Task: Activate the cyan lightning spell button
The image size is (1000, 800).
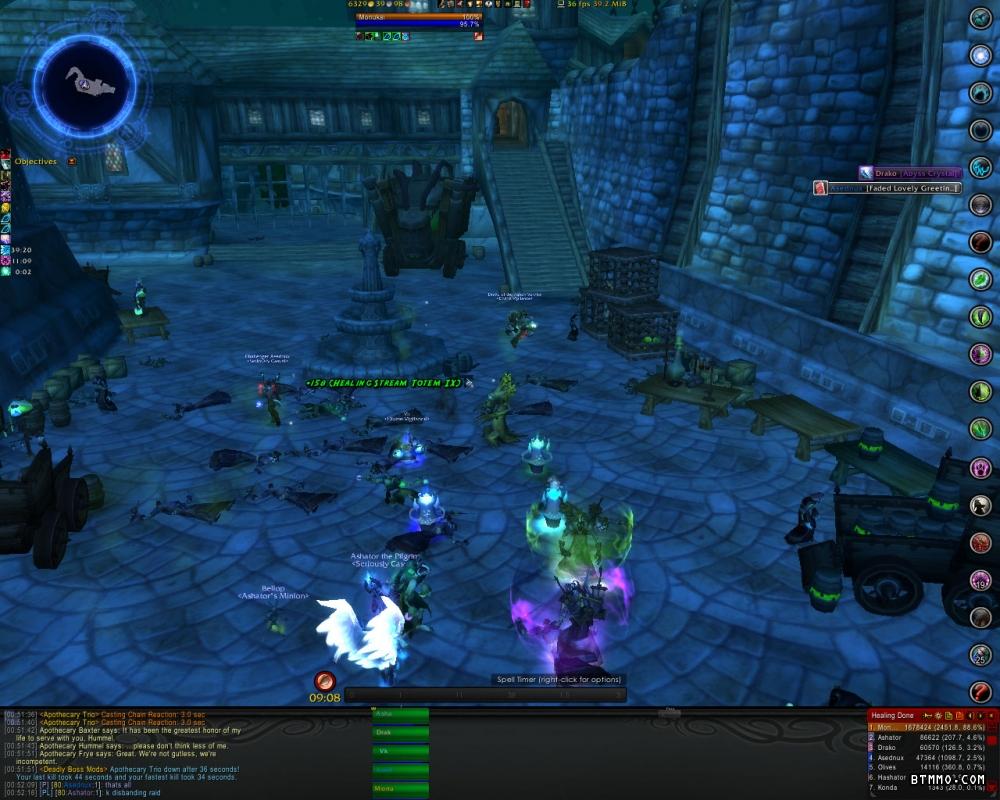Action: click(x=981, y=167)
